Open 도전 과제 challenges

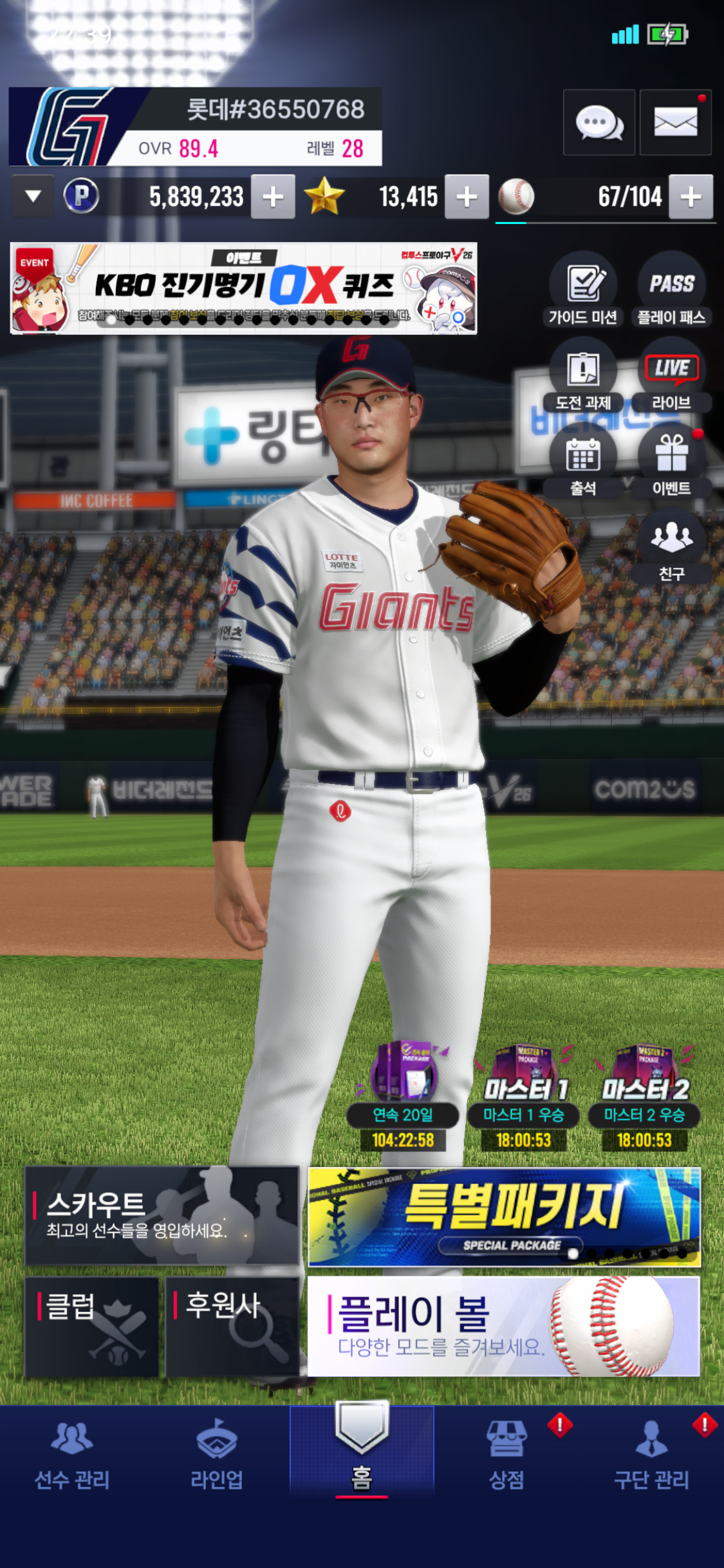click(583, 380)
